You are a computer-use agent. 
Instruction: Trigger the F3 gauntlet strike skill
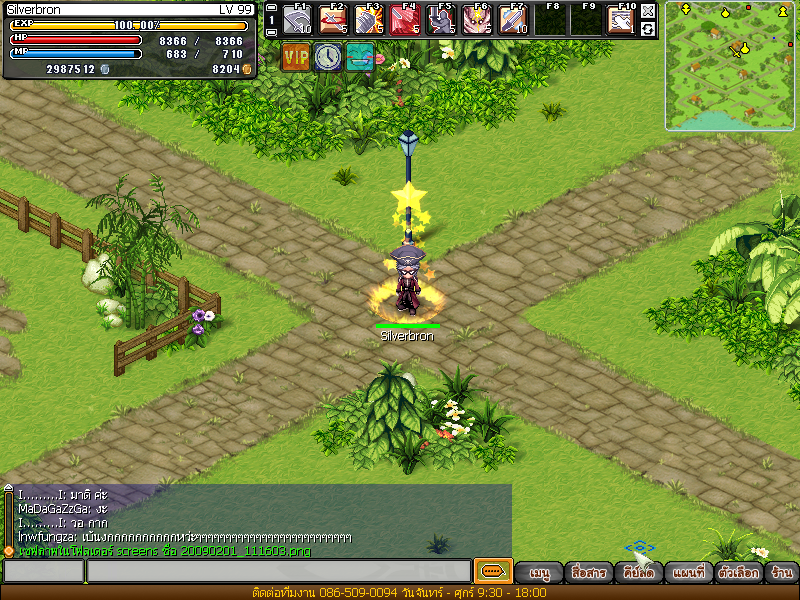click(x=369, y=20)
